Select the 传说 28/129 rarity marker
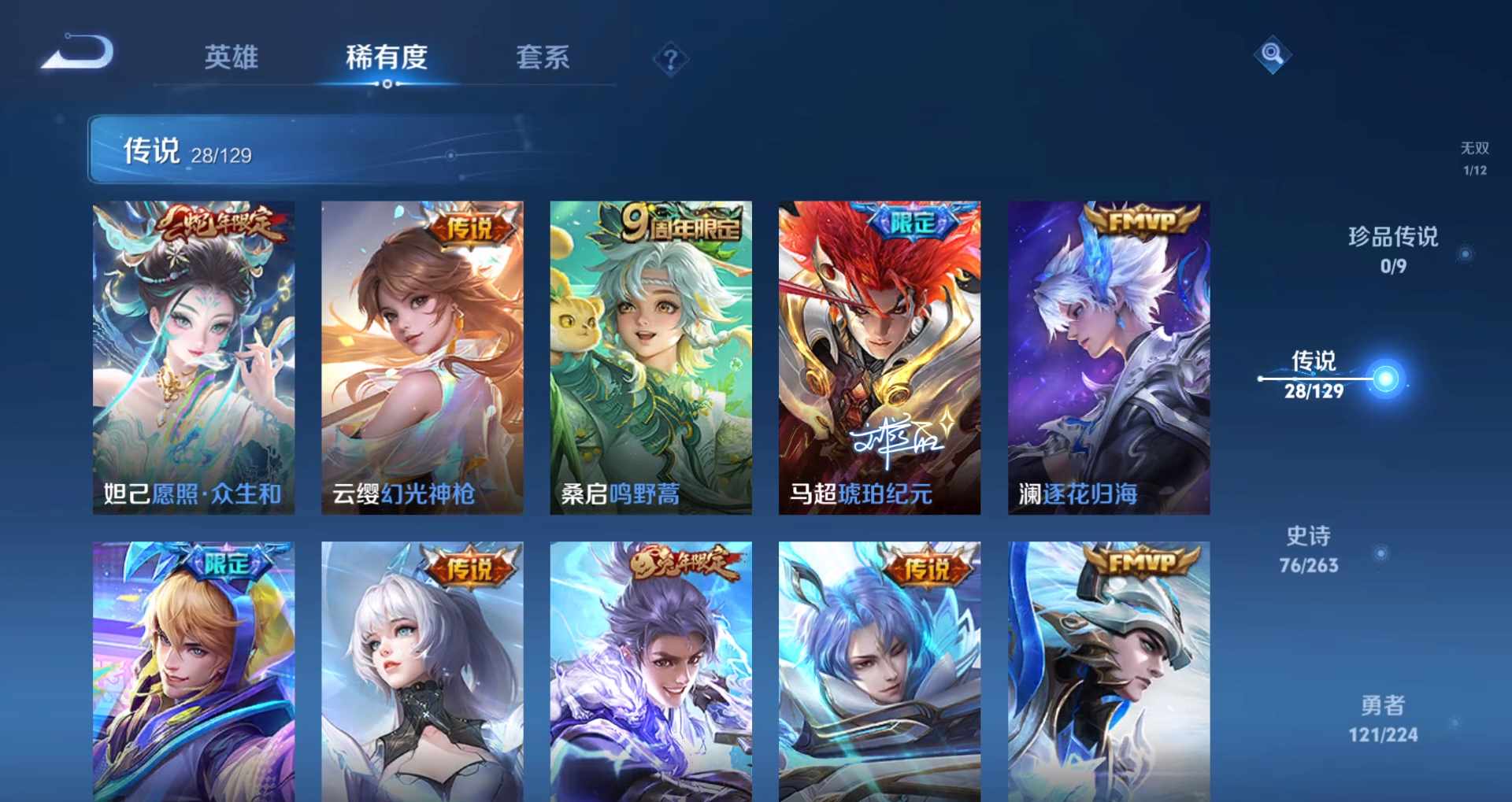The width and height of the screenshot is (1512, 802). 1314,375
